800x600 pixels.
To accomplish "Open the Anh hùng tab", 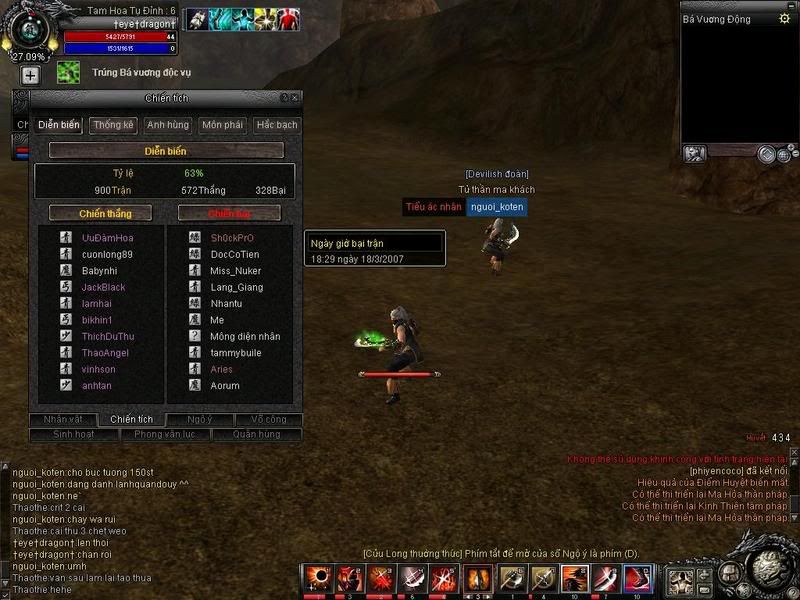I will pyautogui.click(x=167, y=125).
